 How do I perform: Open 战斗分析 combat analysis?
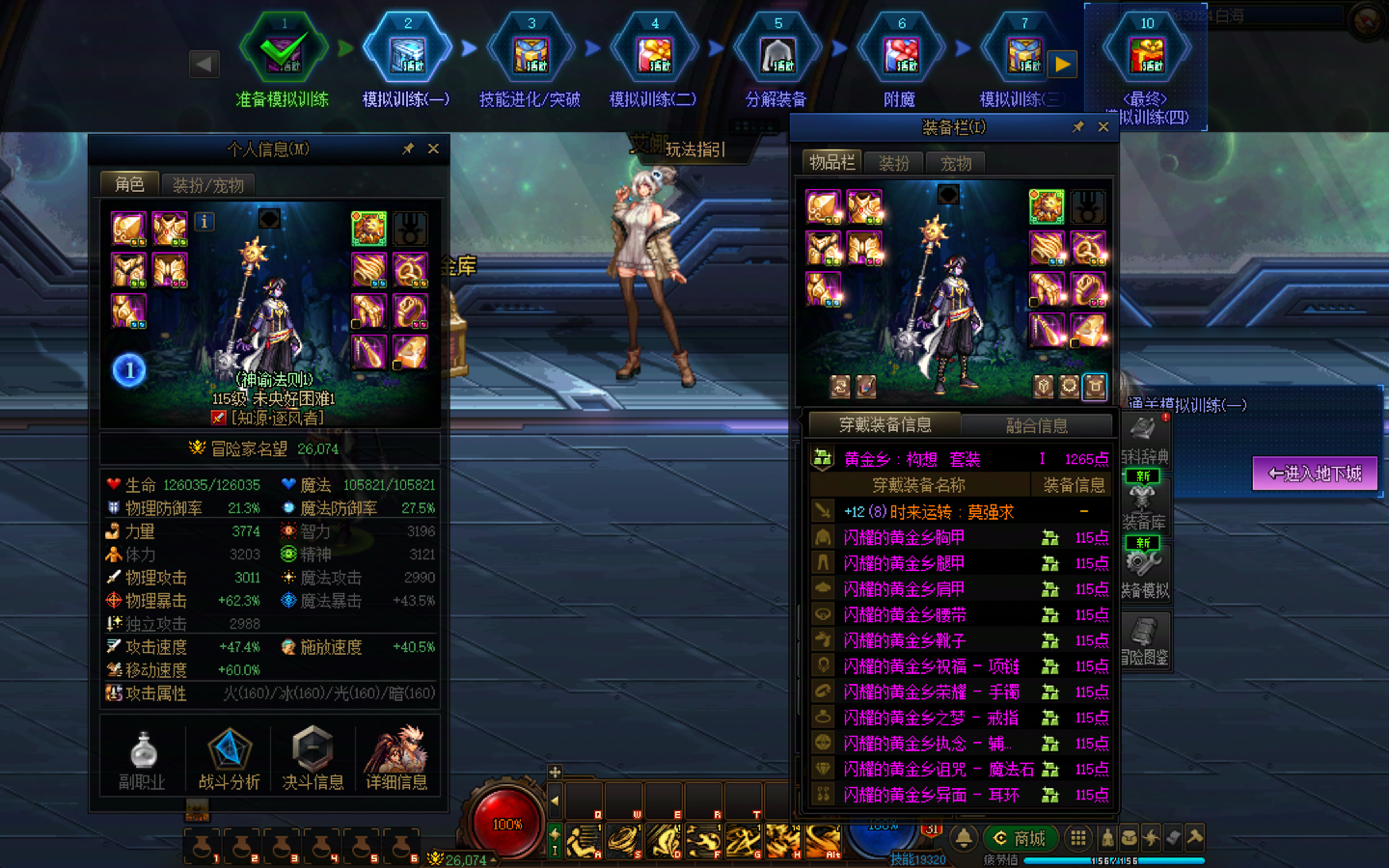click(x=229, y=759)
